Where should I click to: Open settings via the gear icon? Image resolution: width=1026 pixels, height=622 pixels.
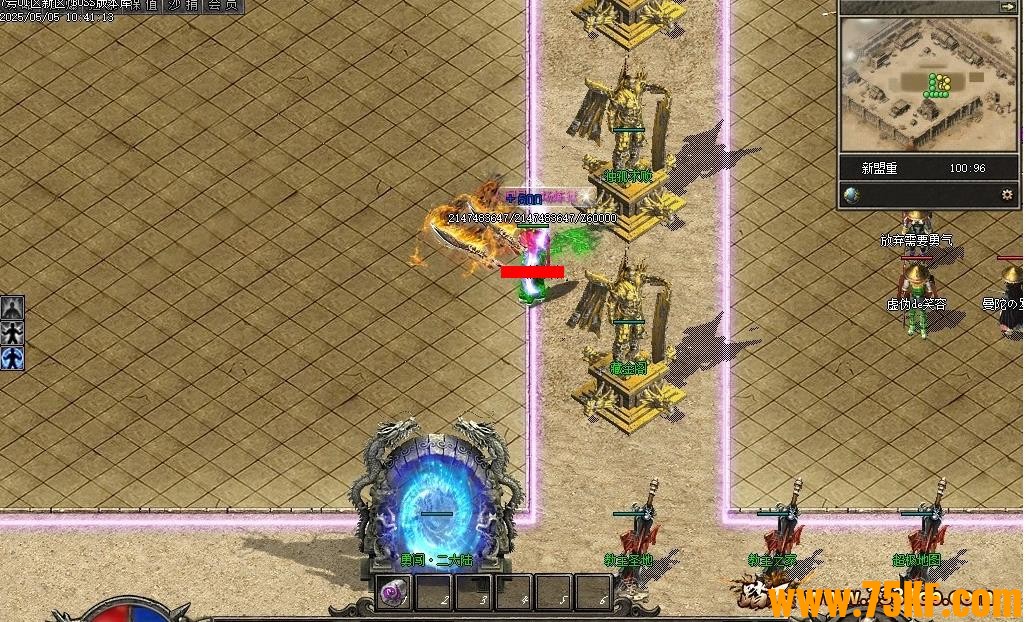1007,195
